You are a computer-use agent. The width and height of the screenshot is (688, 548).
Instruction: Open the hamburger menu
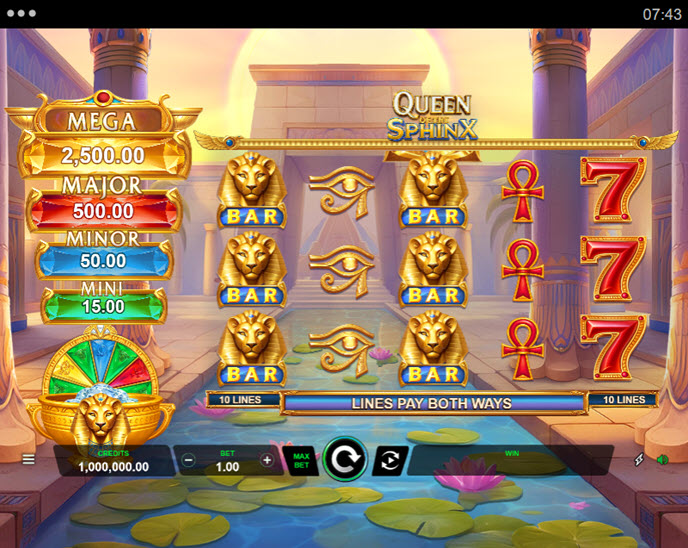28,460
